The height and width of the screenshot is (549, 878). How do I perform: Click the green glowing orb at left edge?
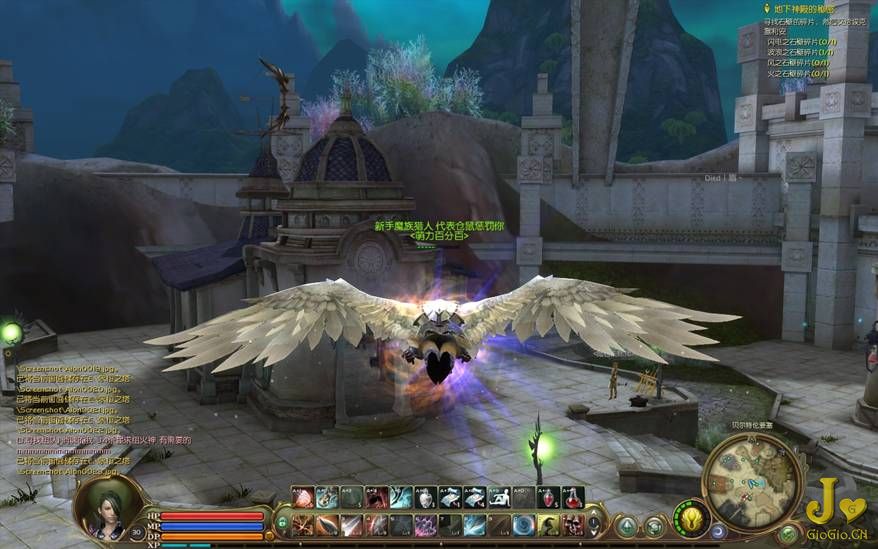point(11,333)
